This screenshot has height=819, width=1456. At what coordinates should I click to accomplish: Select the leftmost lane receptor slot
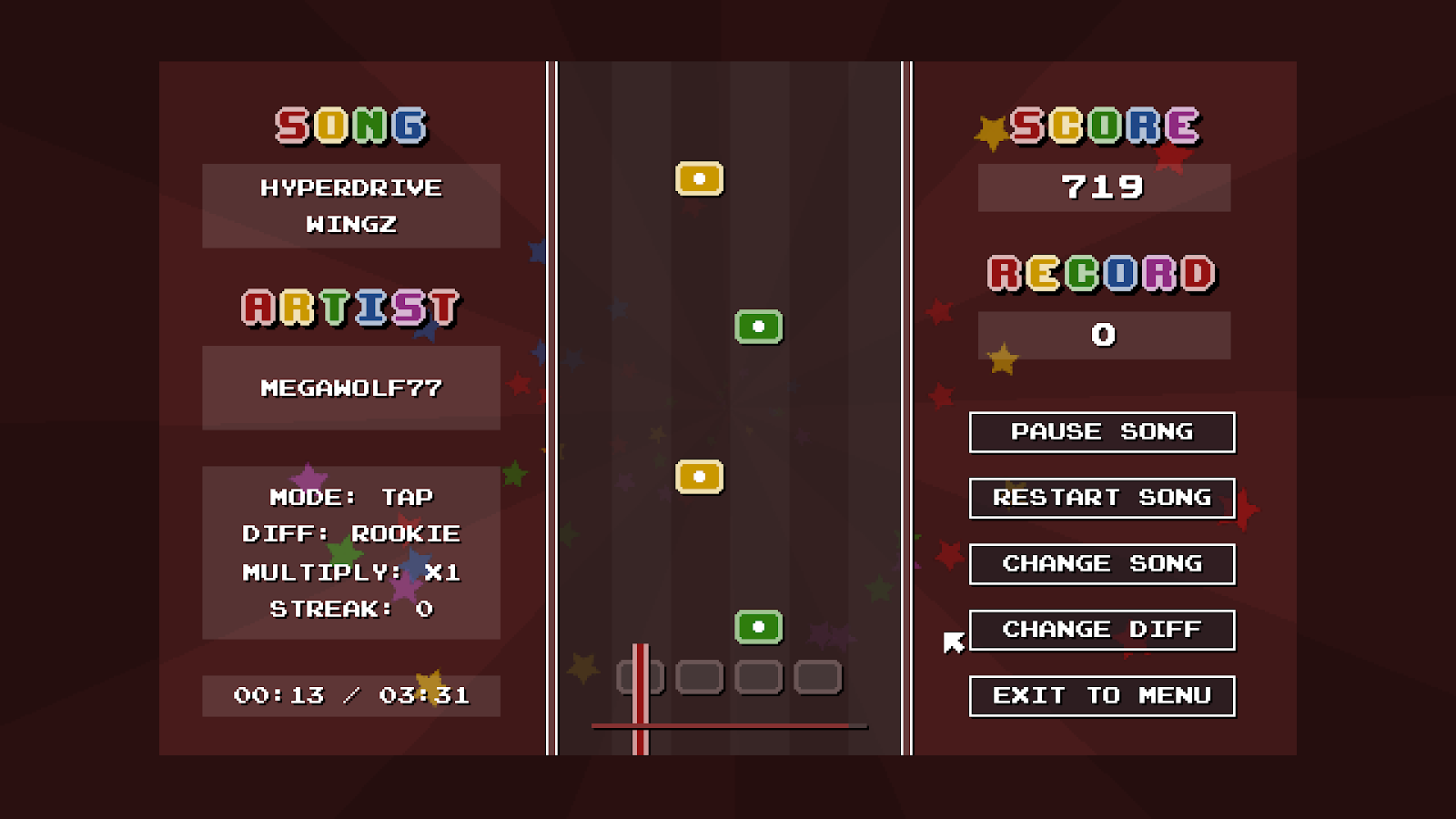642,676
